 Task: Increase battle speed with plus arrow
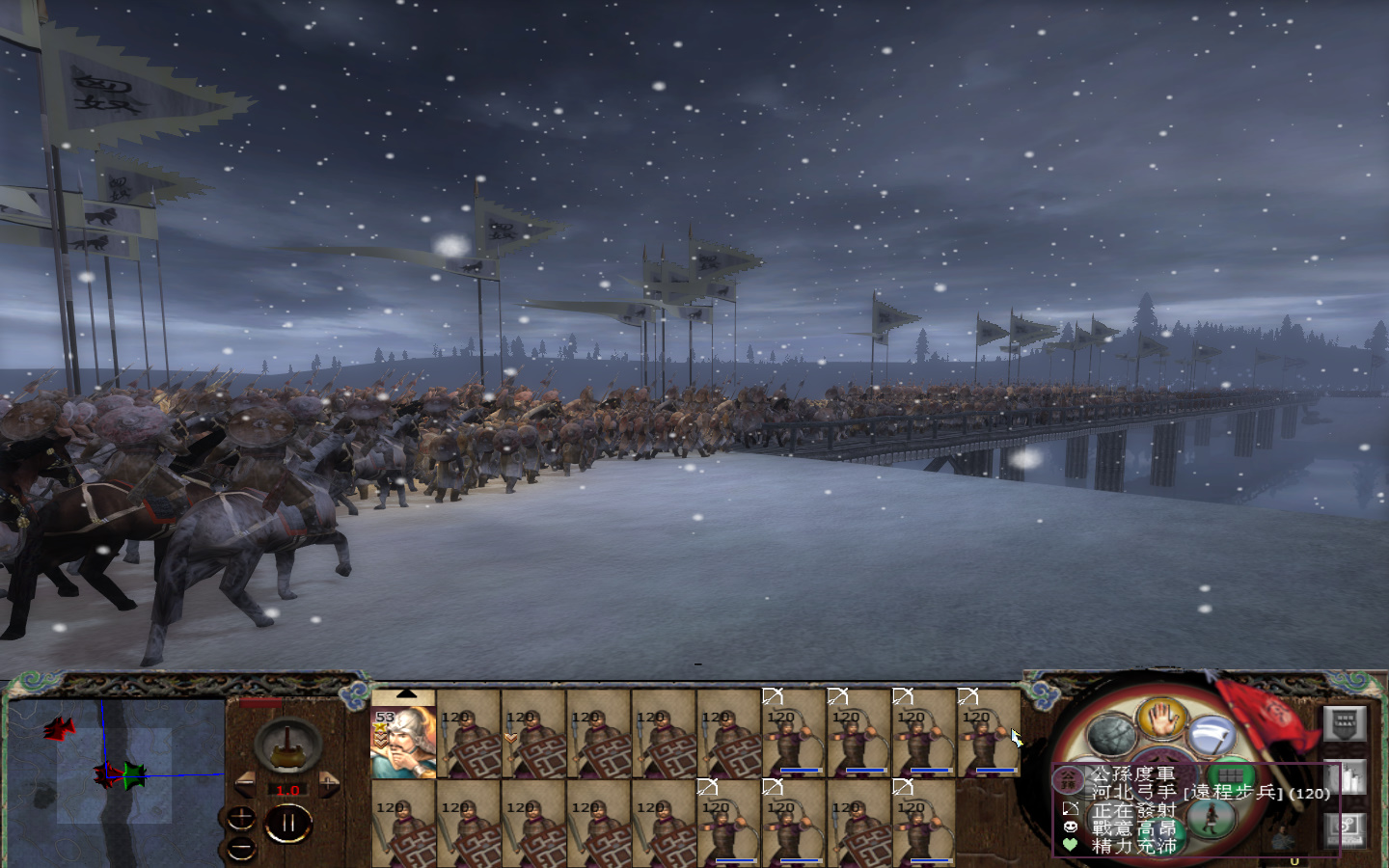coord(329,783)
